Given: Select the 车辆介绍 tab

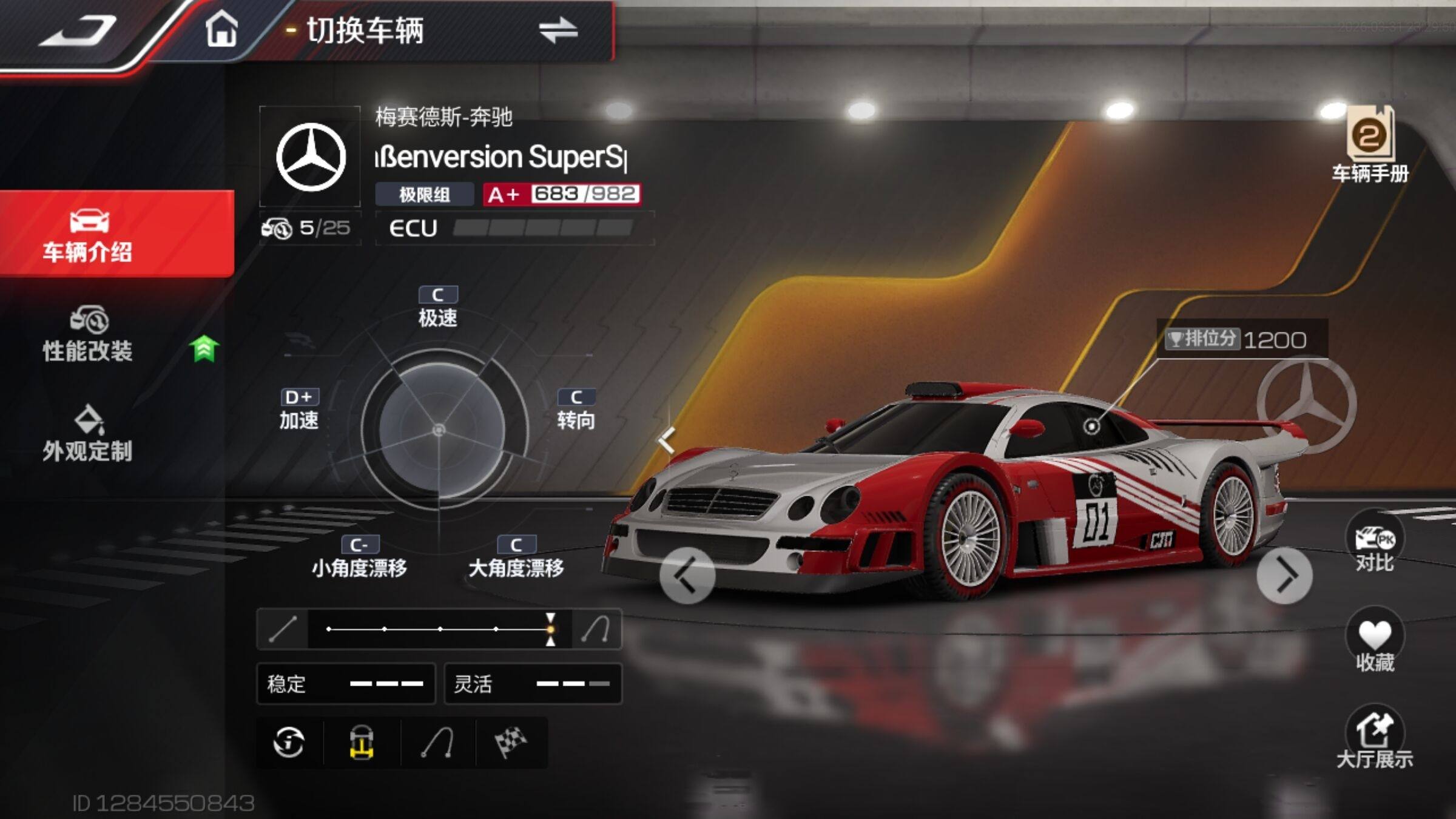Looking at the screenshot, I should [x=89, y=235].
